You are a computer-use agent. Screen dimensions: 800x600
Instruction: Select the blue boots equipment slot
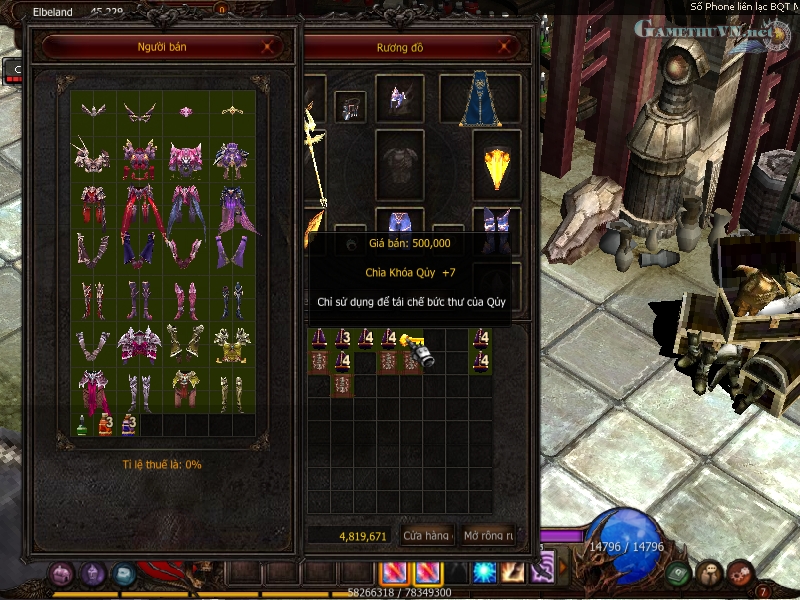pyautogui.click(x=497, y=227)
